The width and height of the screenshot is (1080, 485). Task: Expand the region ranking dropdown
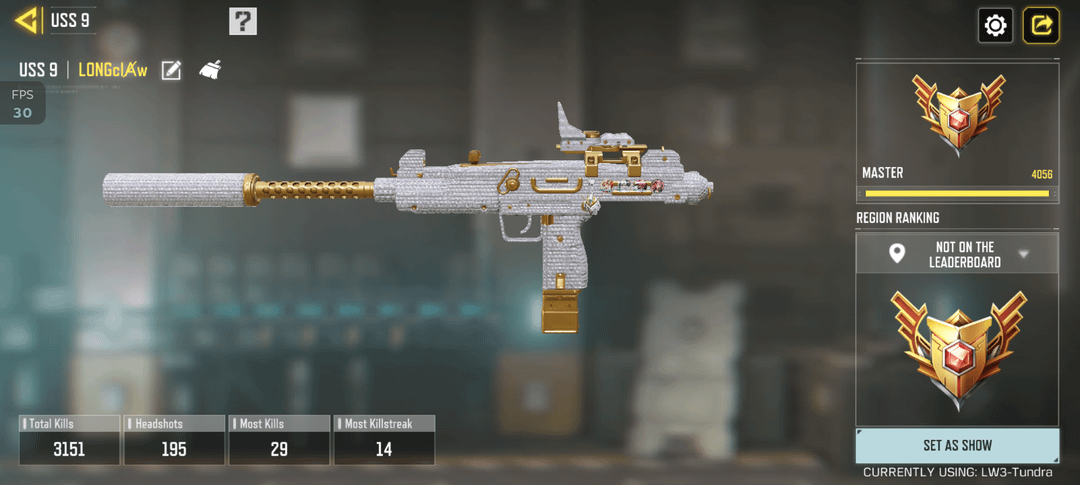click(1023, 254)
